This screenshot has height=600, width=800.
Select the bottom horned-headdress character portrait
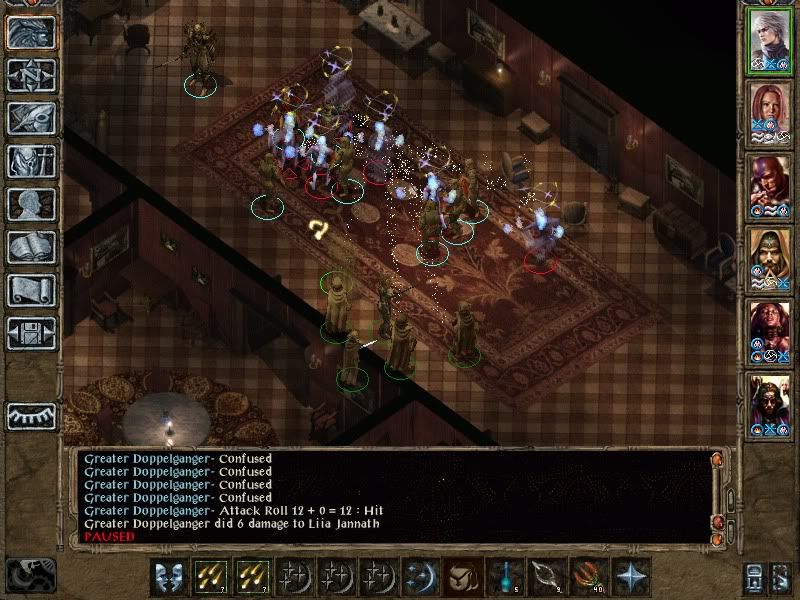tap(770, 405)
